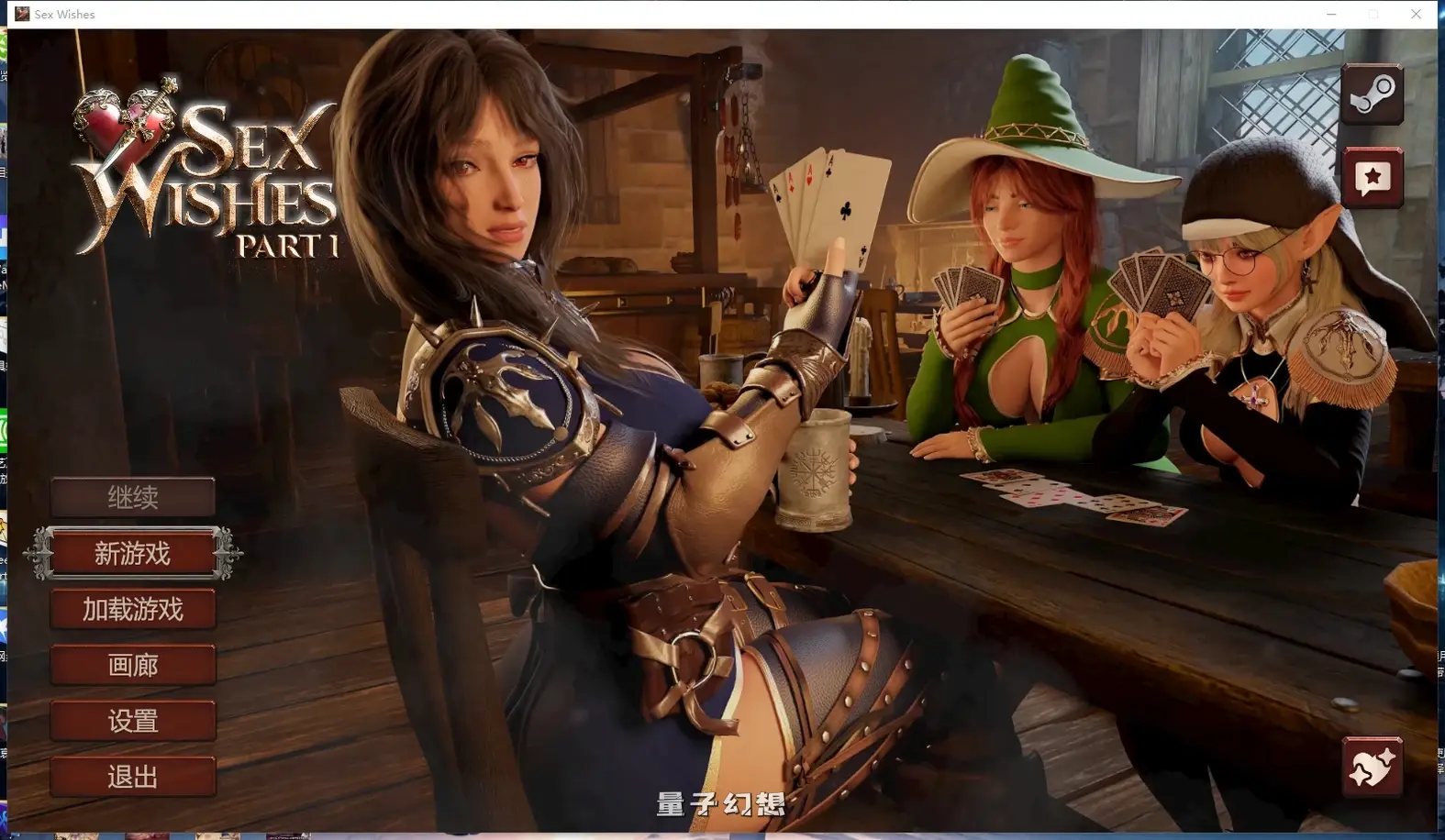1445x840 pixels.
Task: Click the red-toned thumbnail along the bottom edge
Action: 147,834
